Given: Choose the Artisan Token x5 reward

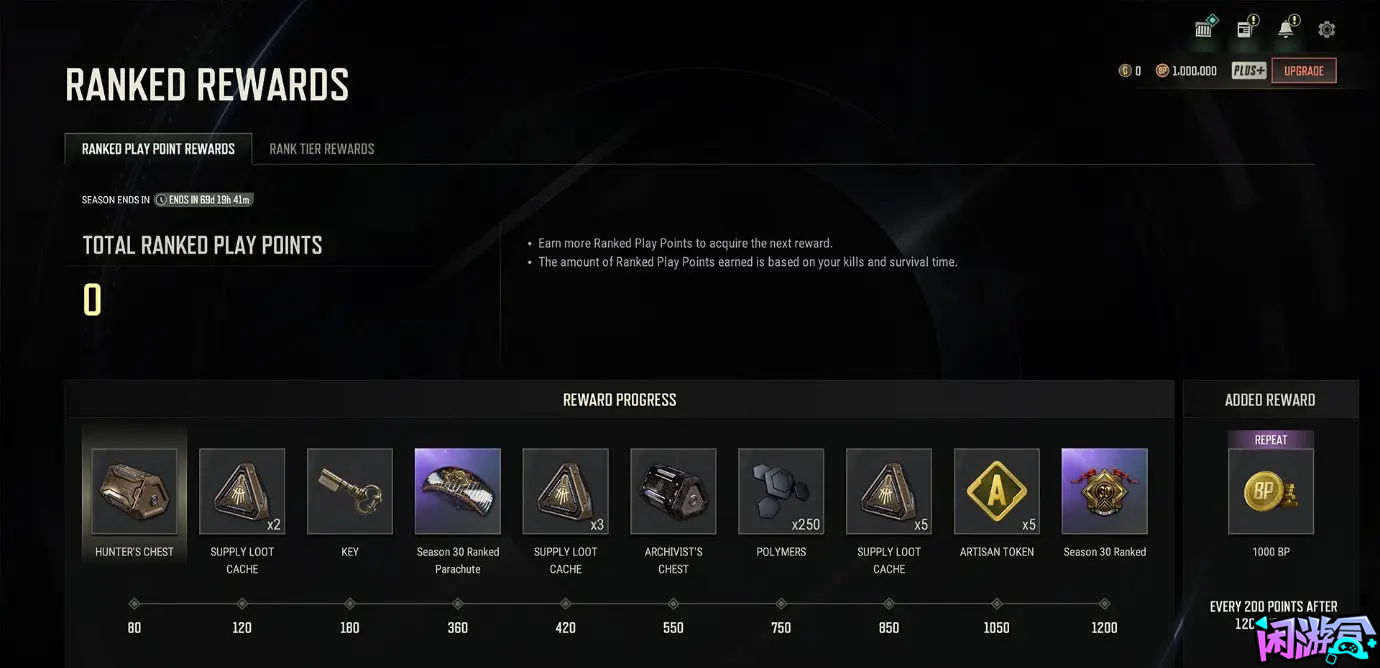Looking at the screenshot, I should [x=997, y=491].
